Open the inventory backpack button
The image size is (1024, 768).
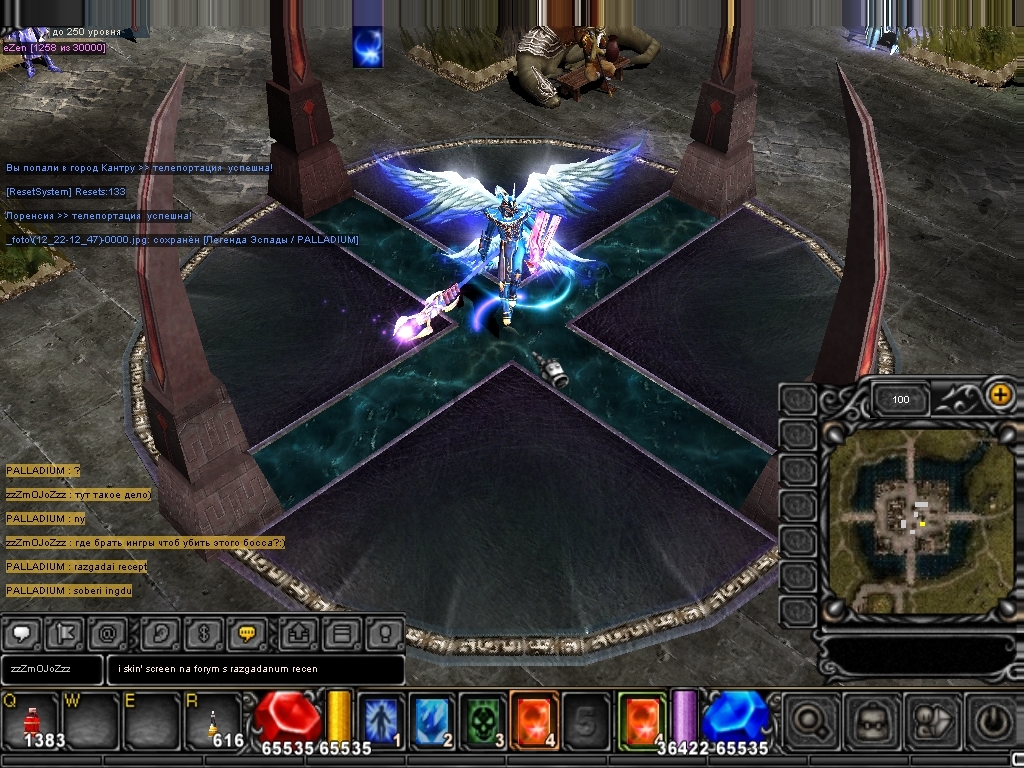870,718
